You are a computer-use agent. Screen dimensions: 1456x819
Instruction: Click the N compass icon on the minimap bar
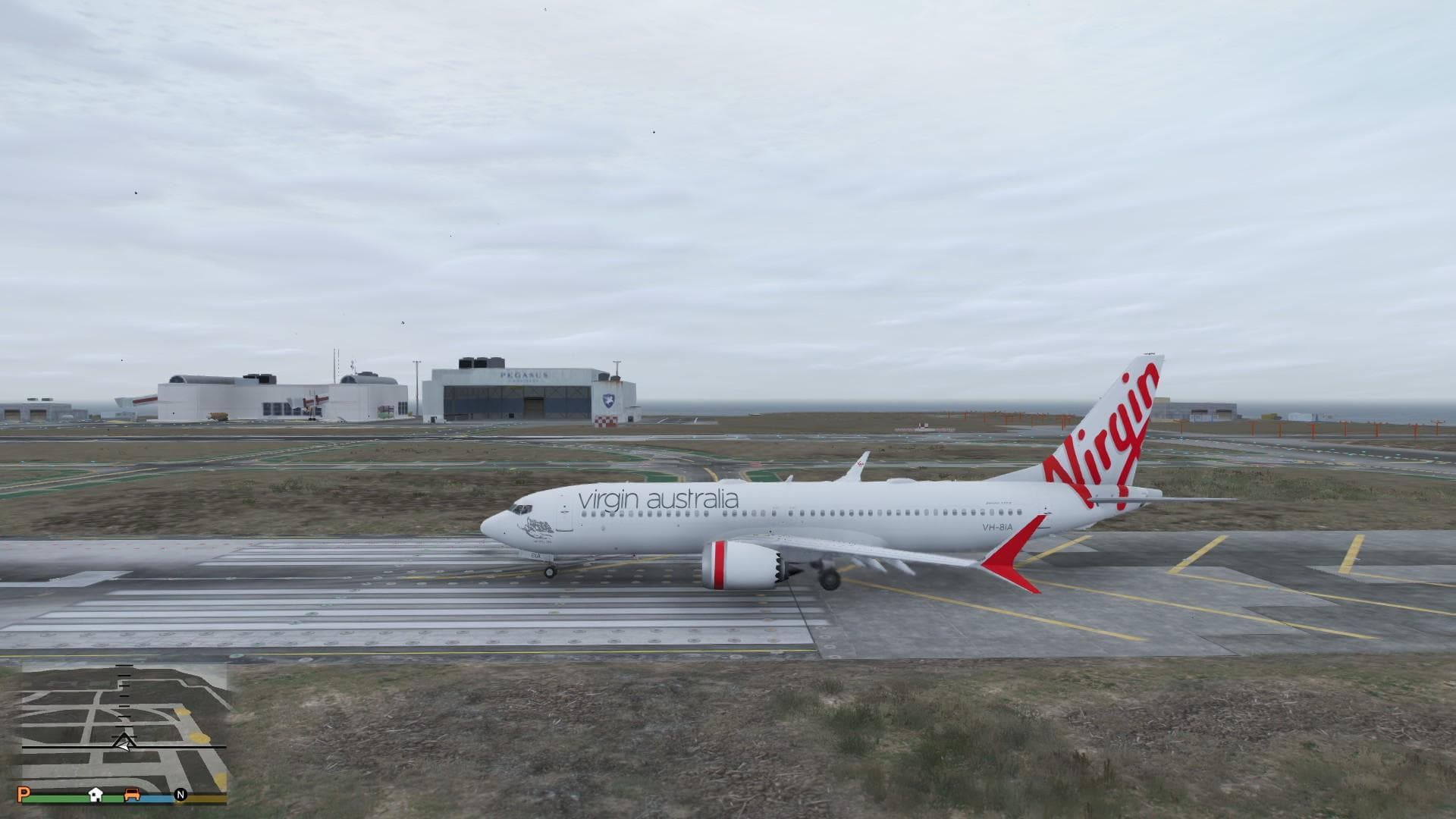pos(180,794)
